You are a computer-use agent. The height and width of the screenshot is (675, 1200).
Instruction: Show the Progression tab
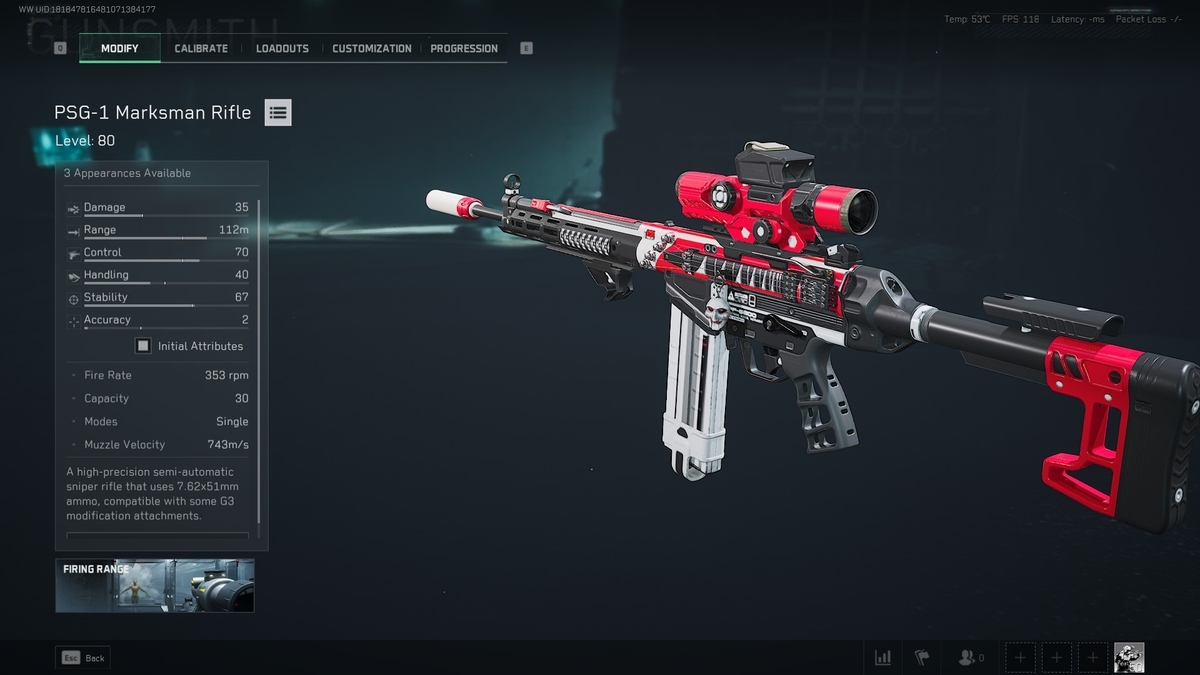464,48
